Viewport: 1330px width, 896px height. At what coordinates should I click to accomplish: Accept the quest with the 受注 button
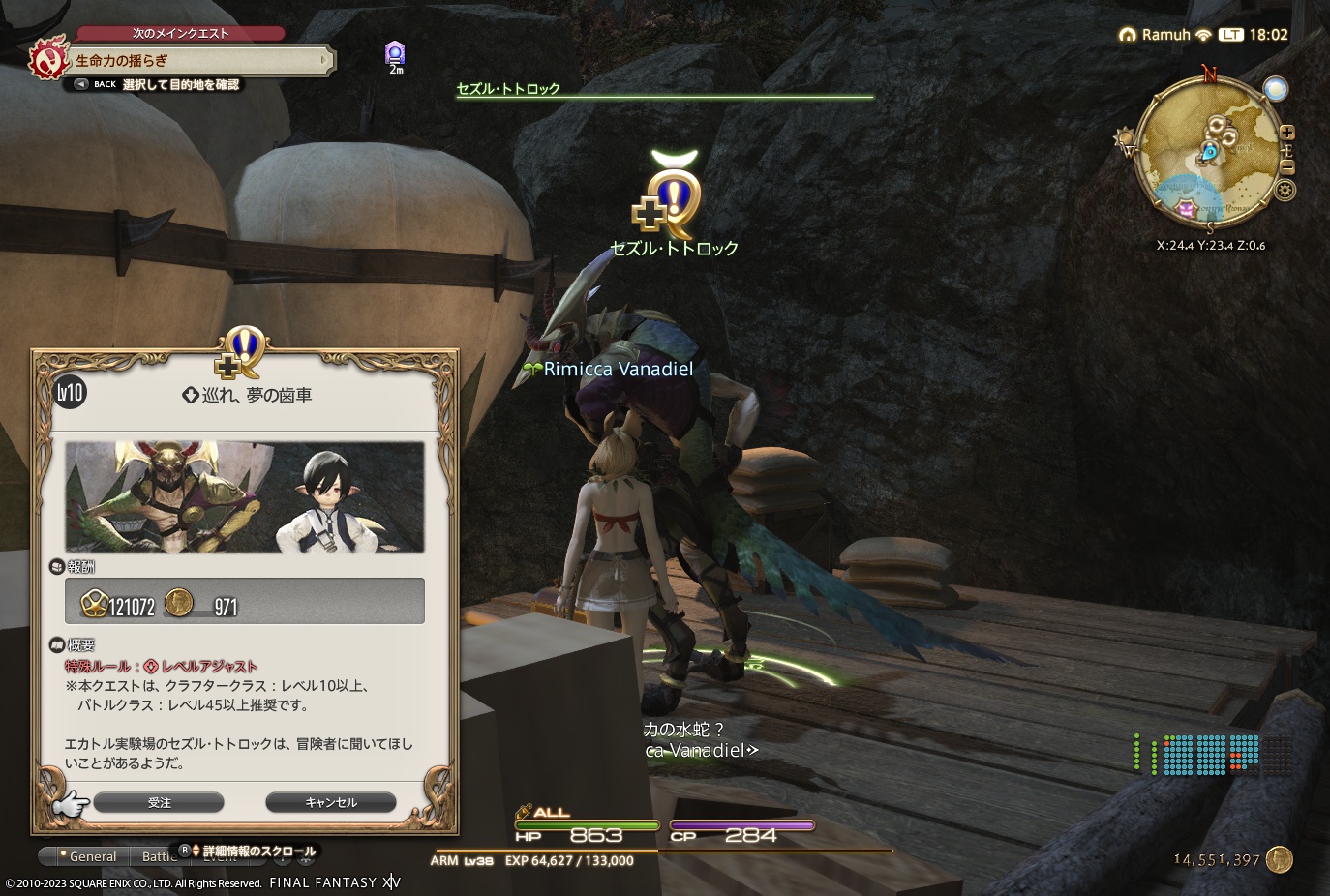click(x=158, y=802)
